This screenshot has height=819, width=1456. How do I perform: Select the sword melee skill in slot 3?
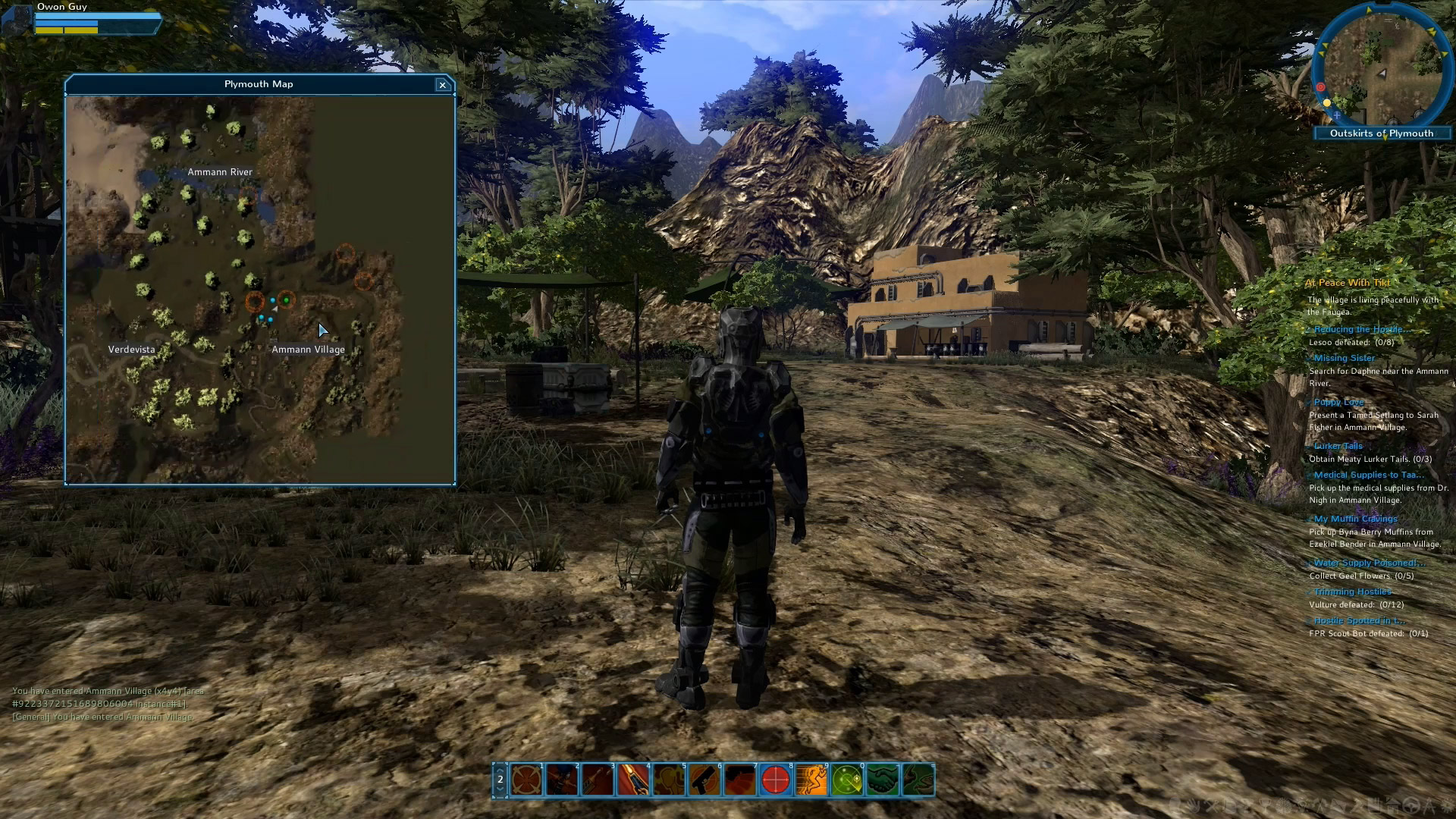598,780
